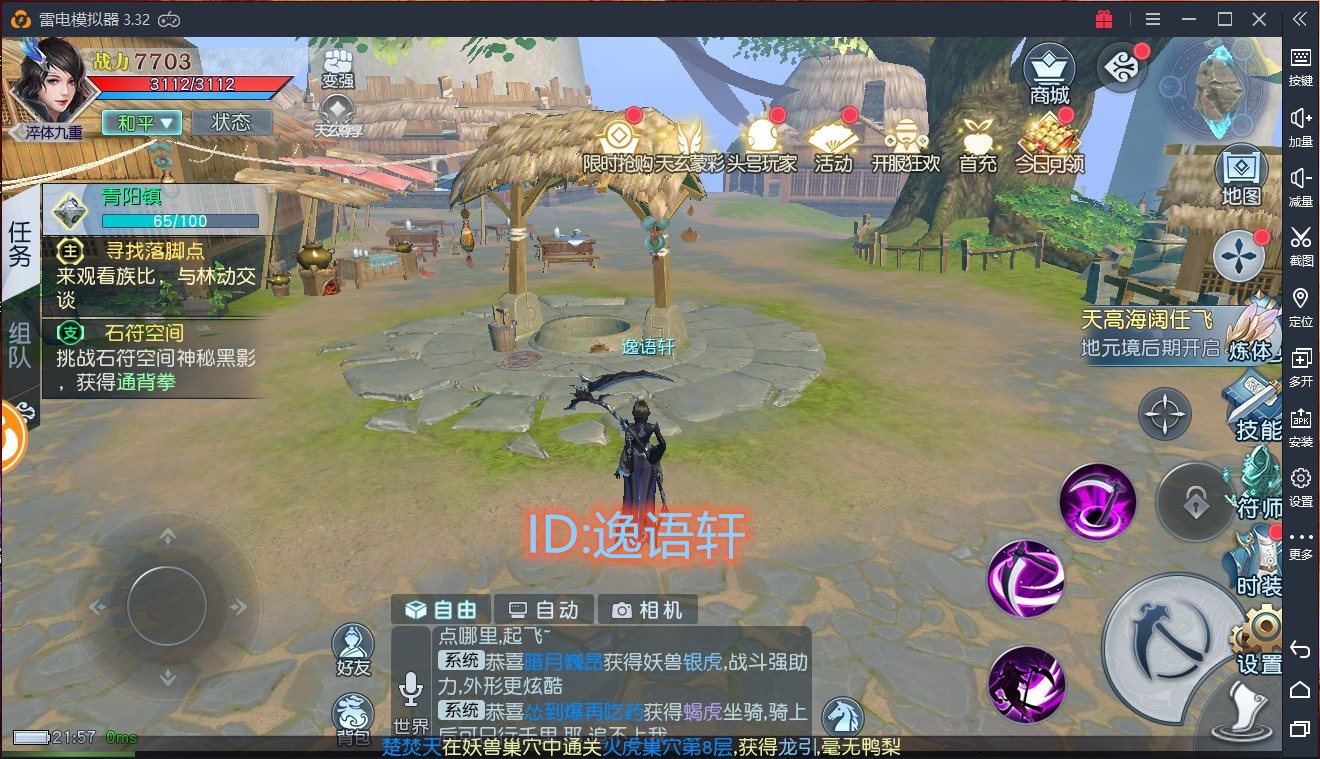Click the 限时抢购 limited-time sale icon

tap(618, 145)
